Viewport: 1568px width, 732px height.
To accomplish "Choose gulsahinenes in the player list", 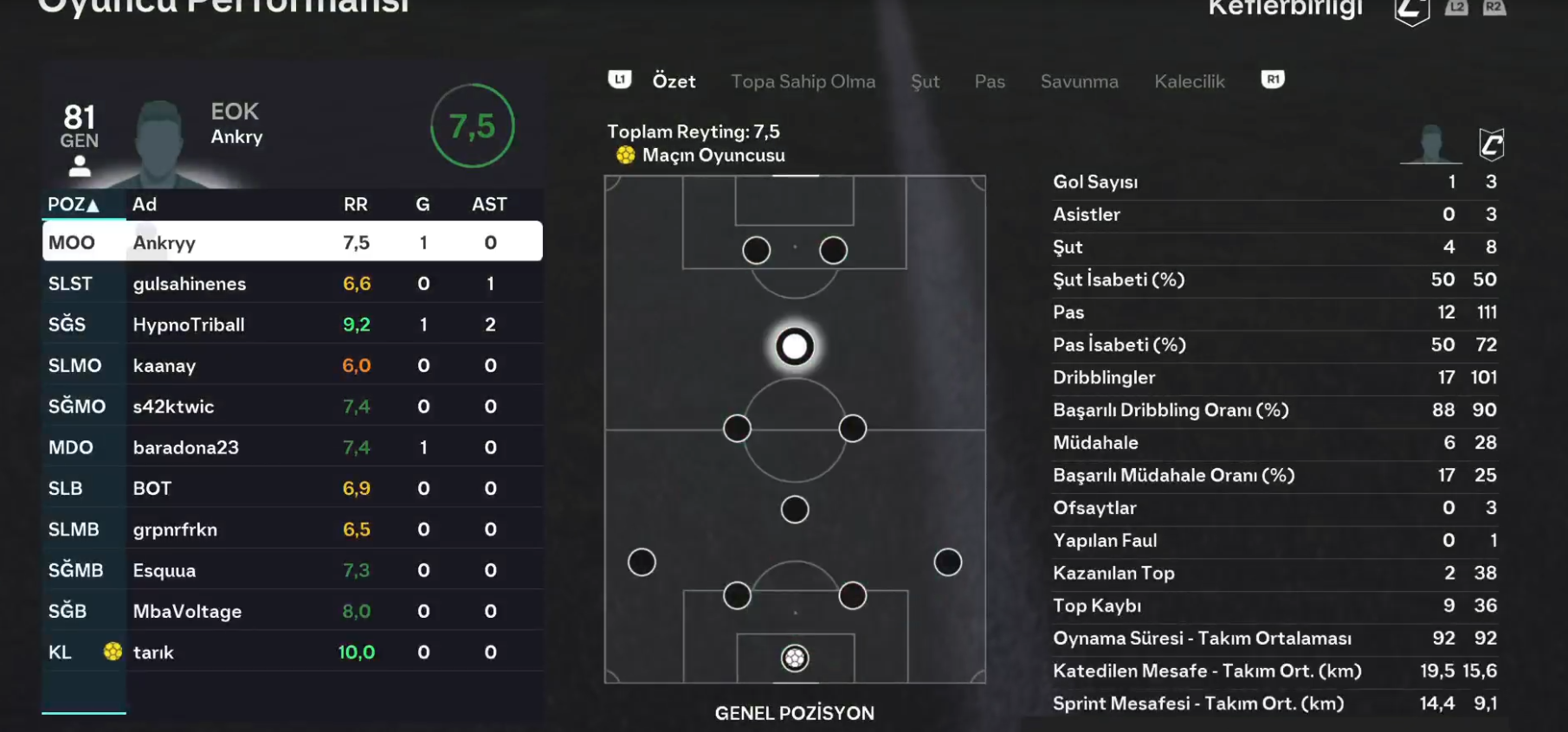I will (x=293, y=284).
